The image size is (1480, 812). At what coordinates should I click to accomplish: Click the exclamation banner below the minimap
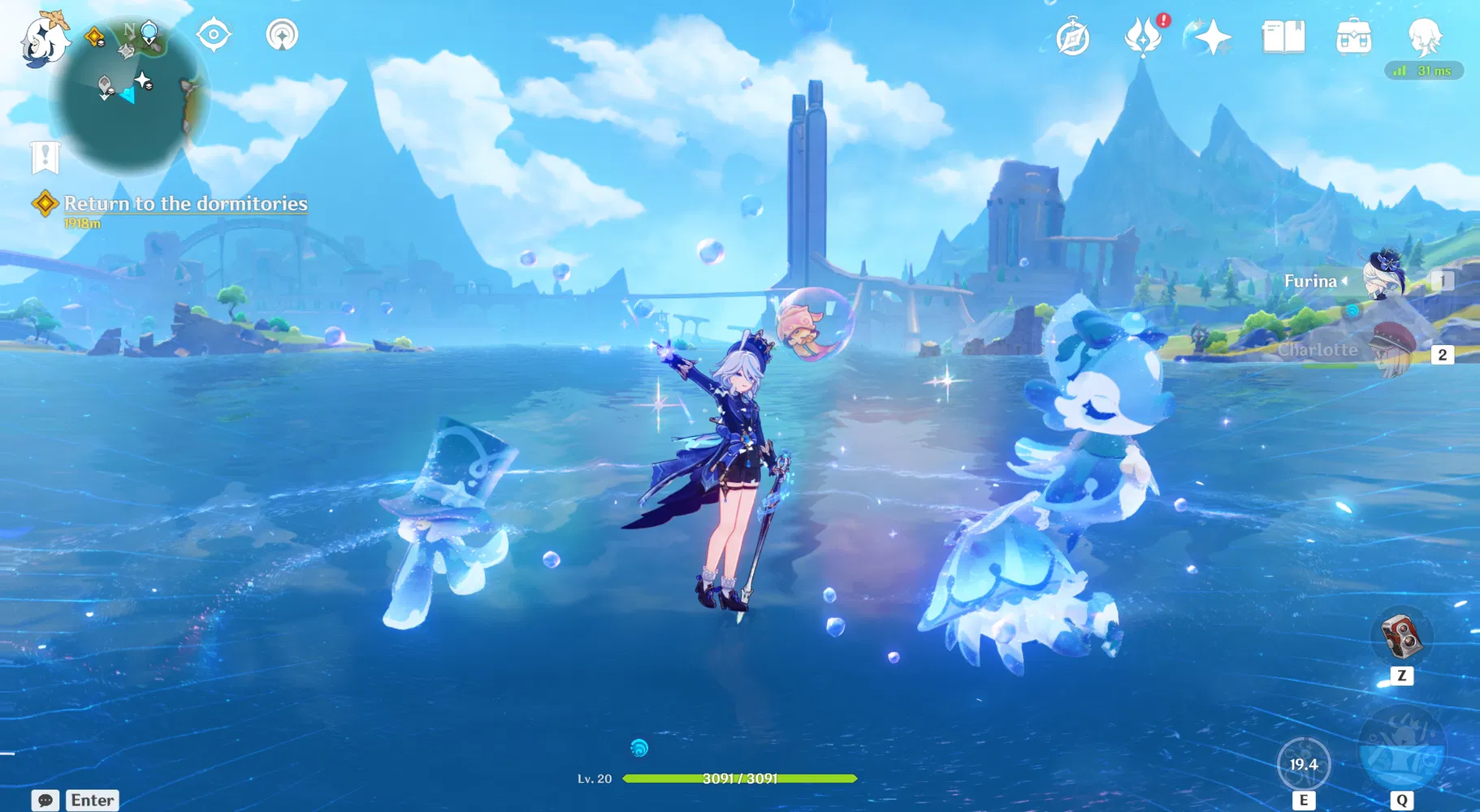pos(45,157)
